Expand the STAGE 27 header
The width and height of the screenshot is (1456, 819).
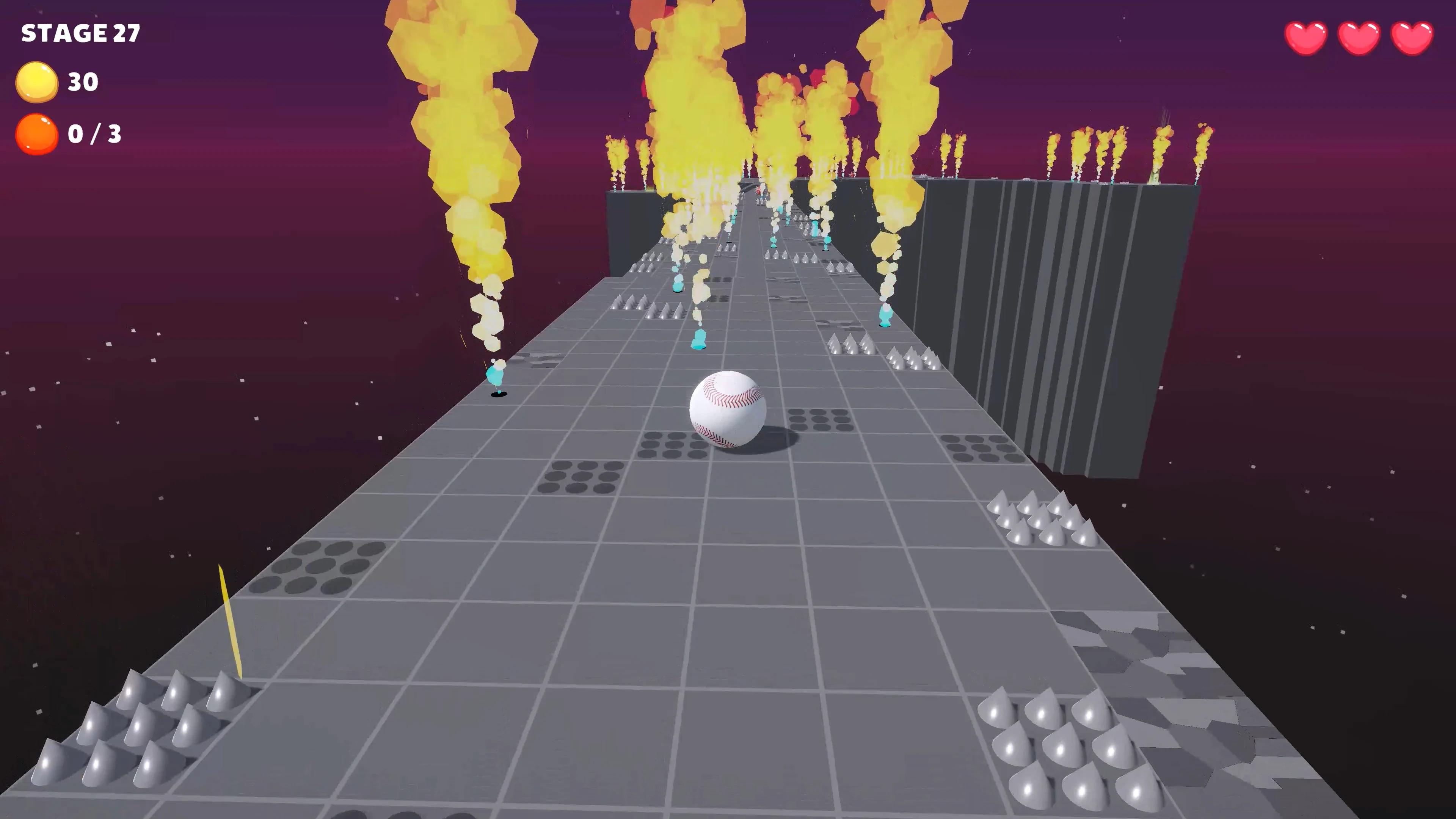coord(80,33)
